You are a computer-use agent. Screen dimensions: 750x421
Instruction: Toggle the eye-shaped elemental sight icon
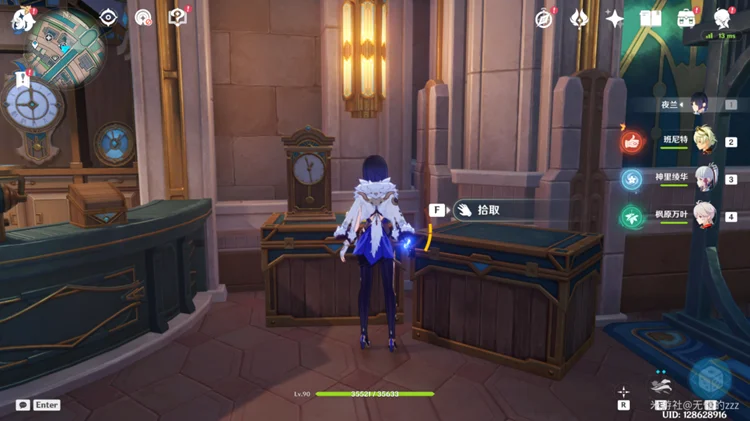(x=108, y=17)
